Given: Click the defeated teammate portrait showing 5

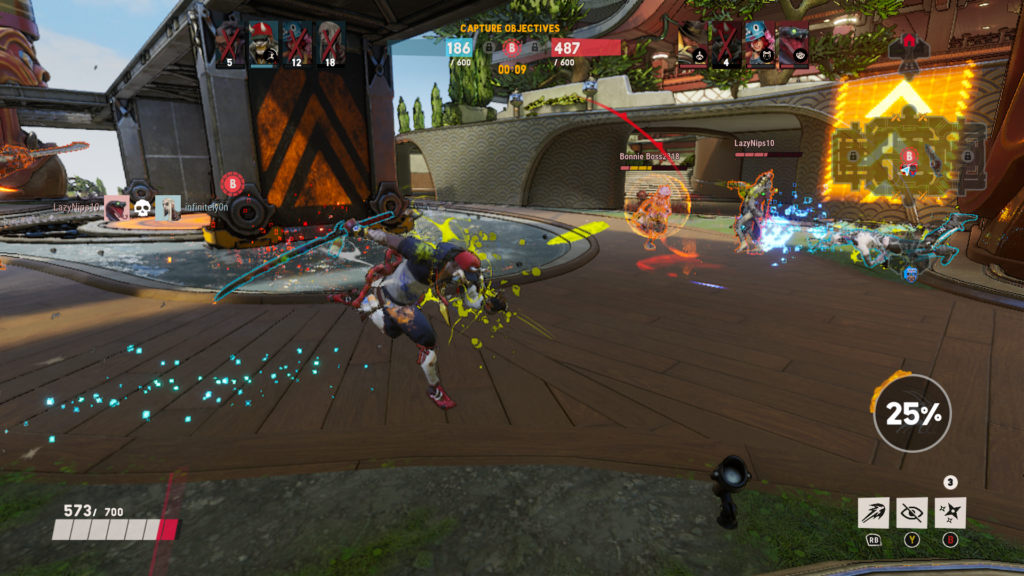Looking at the screenshot, I should (x=230, y=44).
